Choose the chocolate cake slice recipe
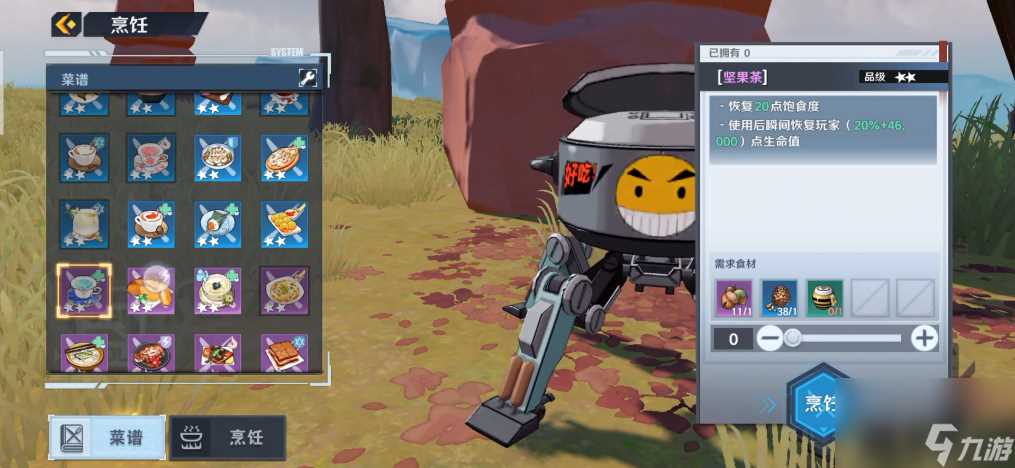The image size is (1015, 468). pyautogui.click(x=284, y=352)
